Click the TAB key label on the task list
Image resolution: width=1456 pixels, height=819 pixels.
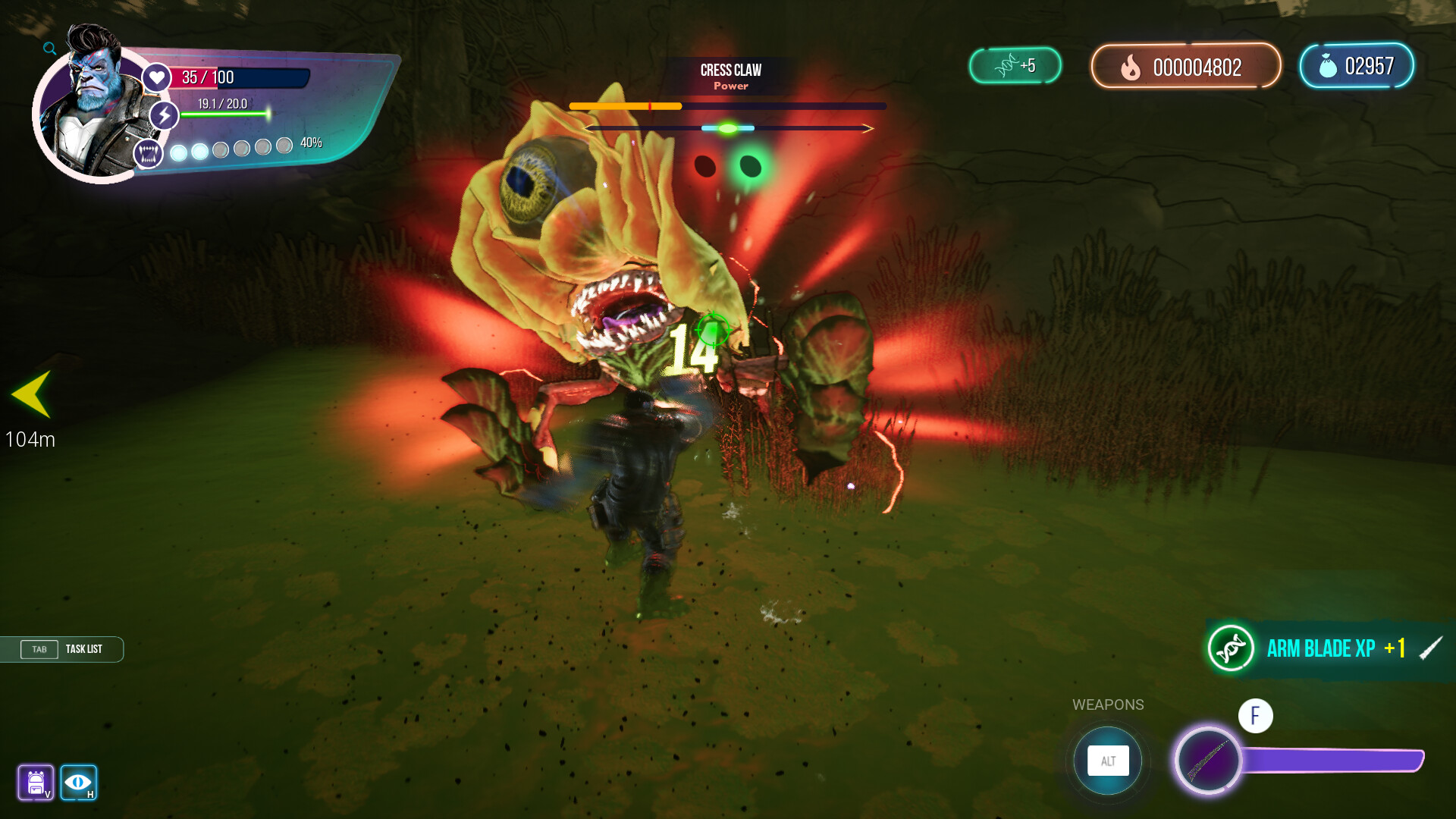[x=39, y=649]
